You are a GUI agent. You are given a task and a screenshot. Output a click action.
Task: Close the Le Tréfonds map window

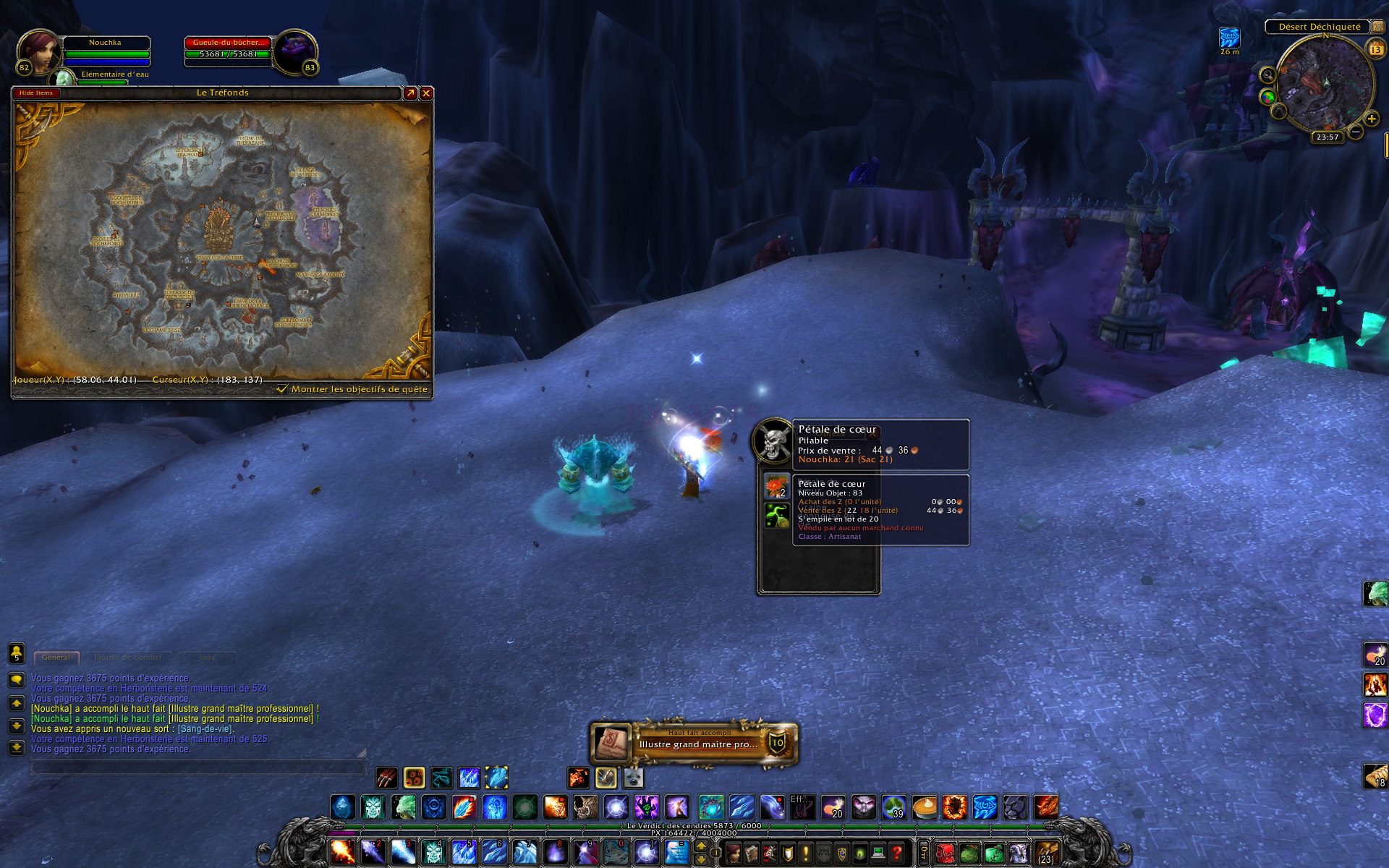point(426,93)
